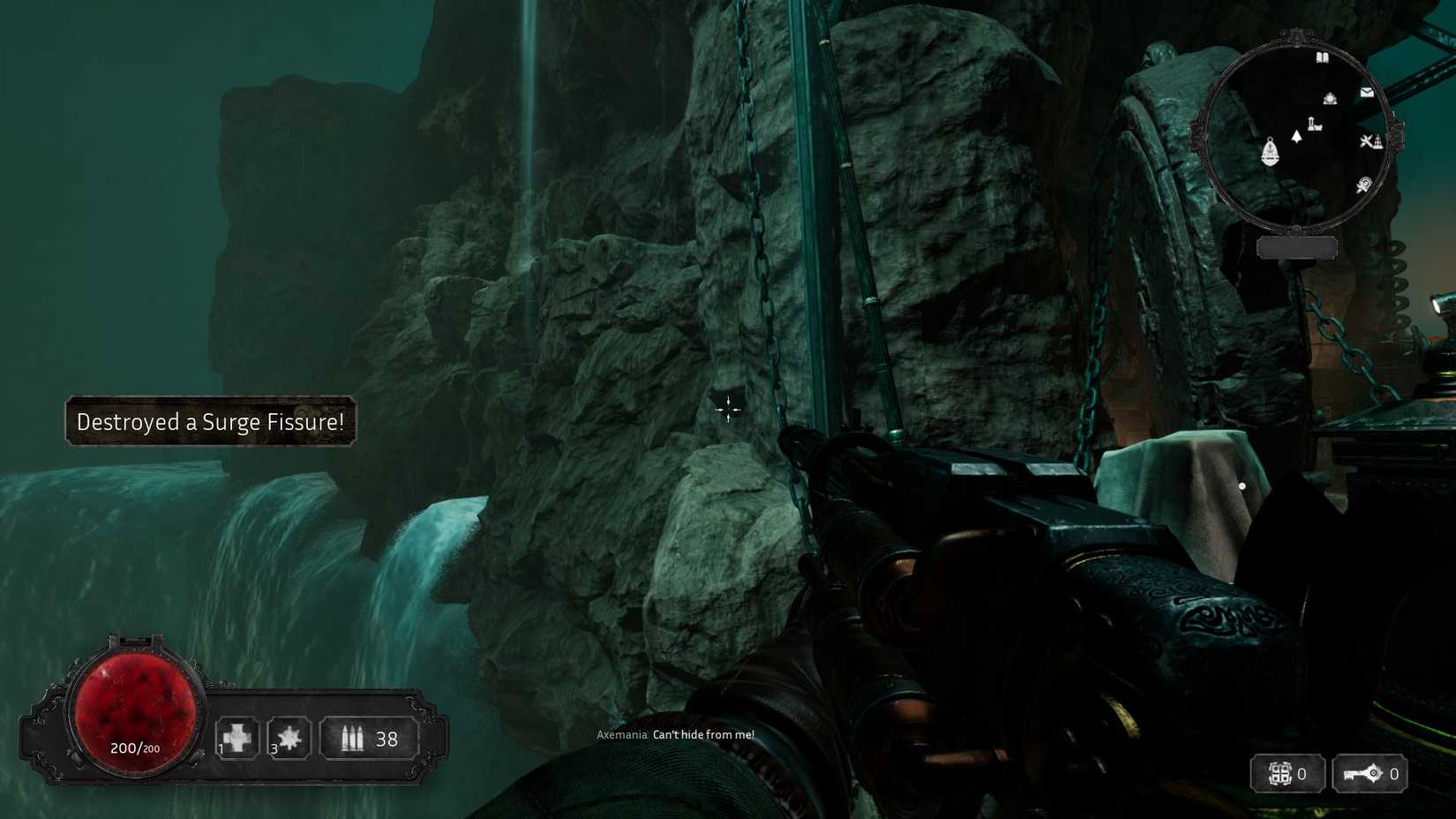Select the spiked grenade item slot
This screenshot has height=819, width=1456.
(289, 738)
